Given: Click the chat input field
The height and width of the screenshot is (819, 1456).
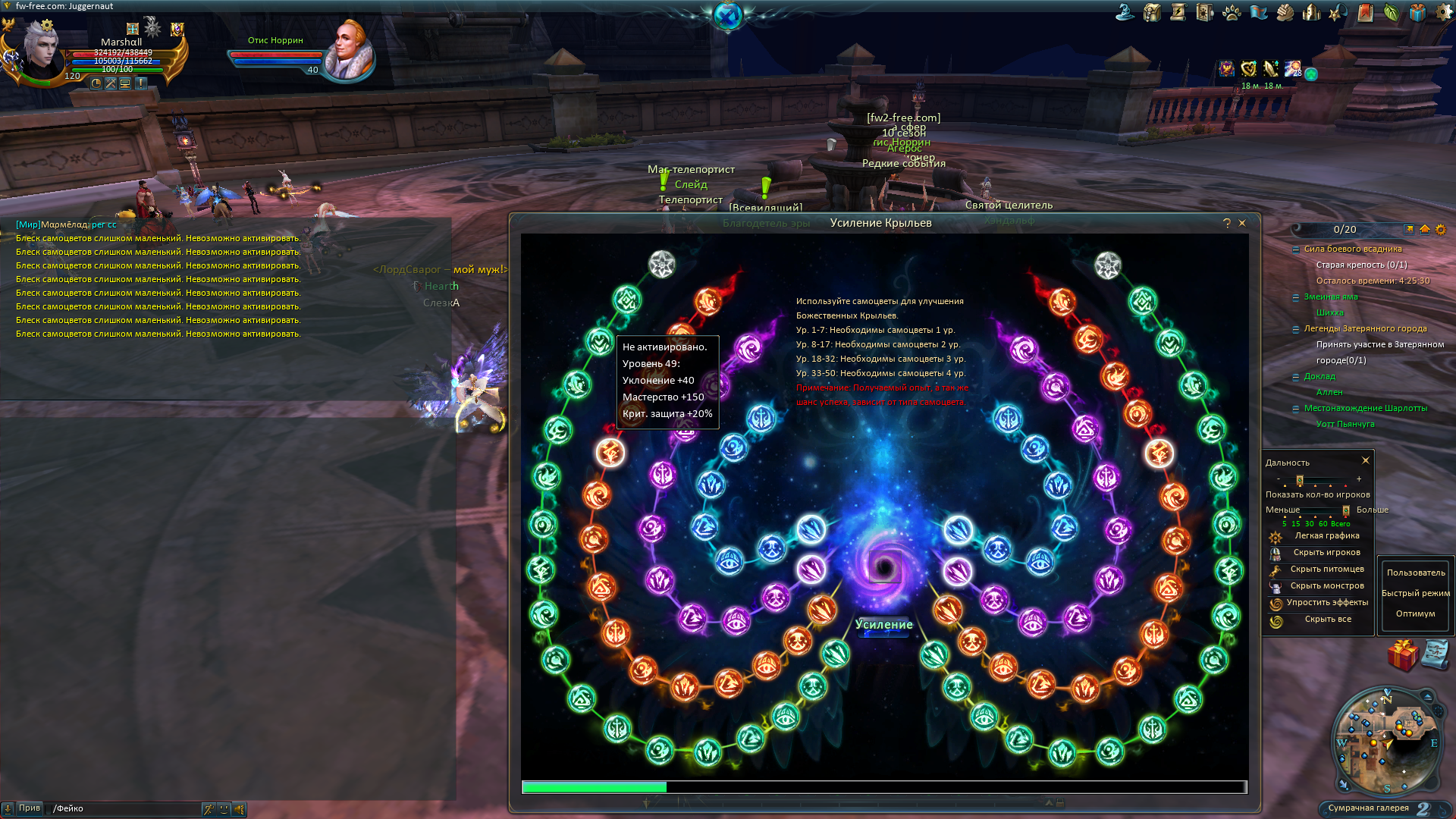Looking at the screenshot, I should click(x=125, y=808).
